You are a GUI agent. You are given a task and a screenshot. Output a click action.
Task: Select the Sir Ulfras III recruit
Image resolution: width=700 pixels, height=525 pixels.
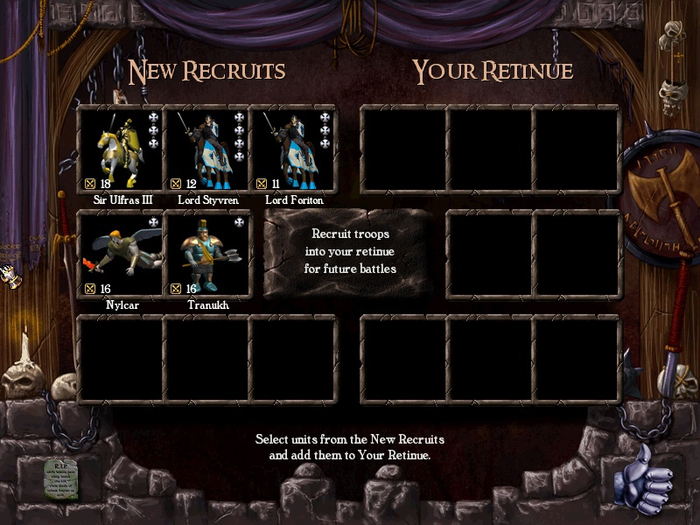point(120,149)
